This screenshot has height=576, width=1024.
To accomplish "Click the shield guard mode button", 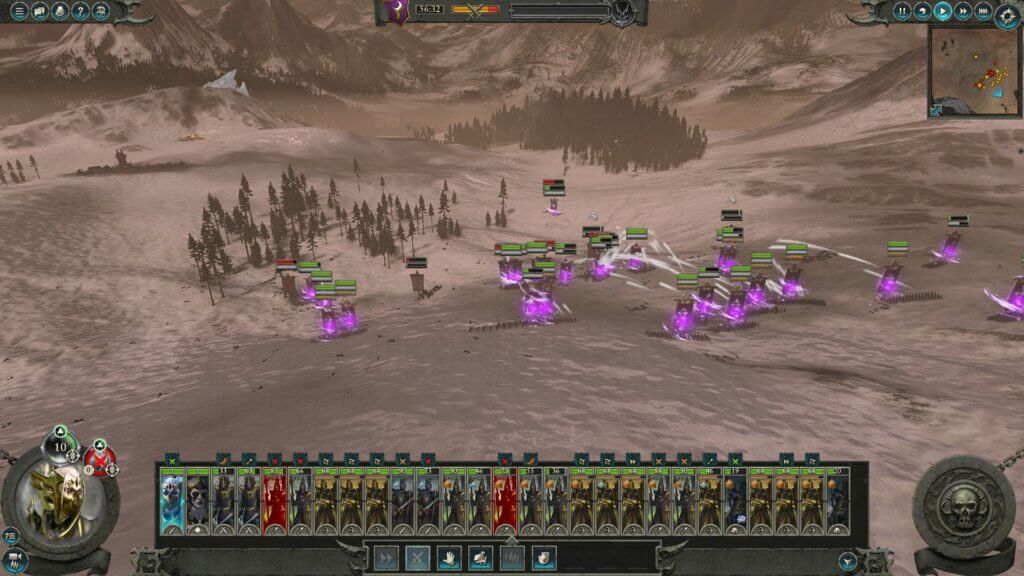I will click(544, 557).
